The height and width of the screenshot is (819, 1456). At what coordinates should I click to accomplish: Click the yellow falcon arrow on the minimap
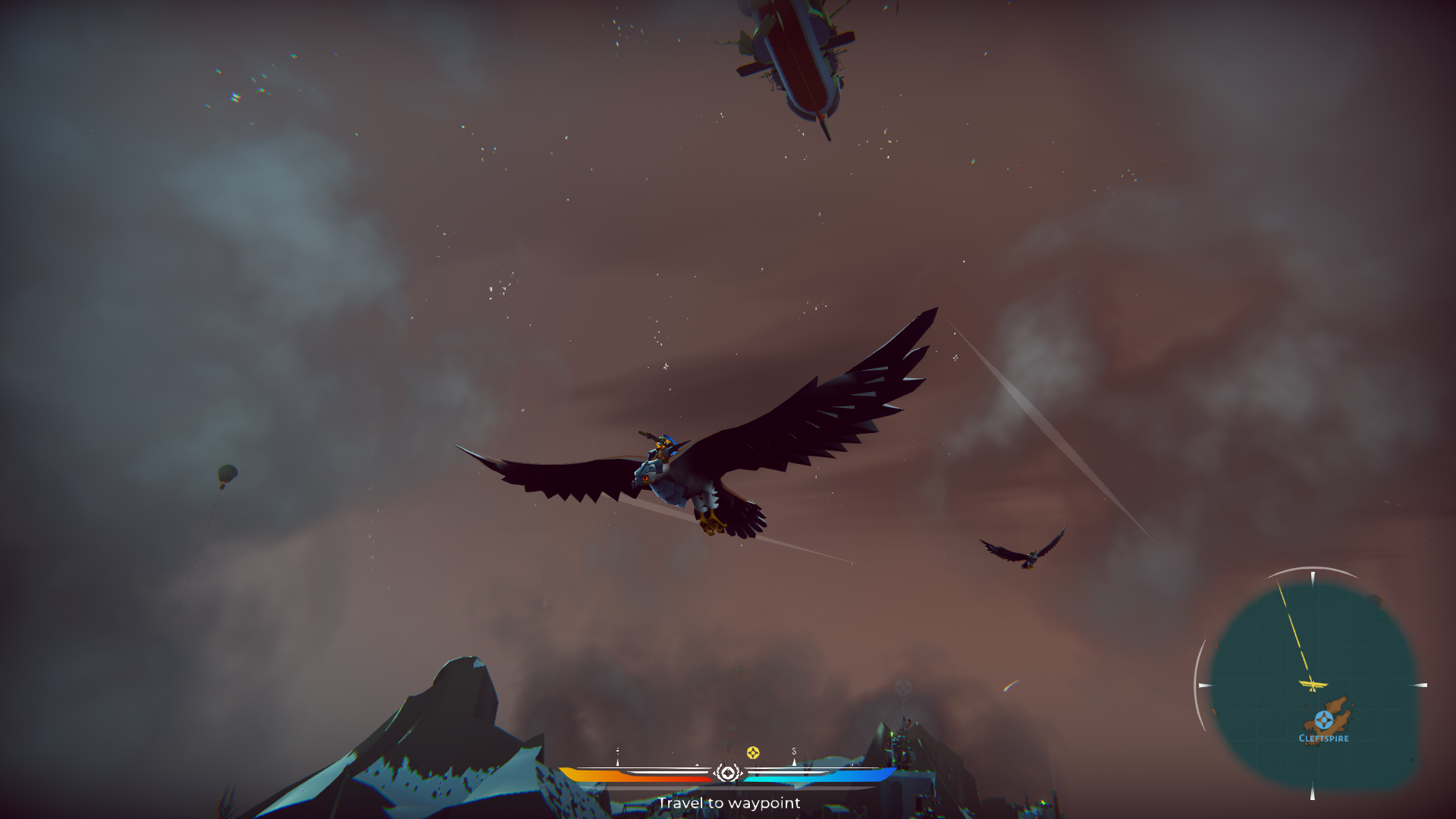1313,684
